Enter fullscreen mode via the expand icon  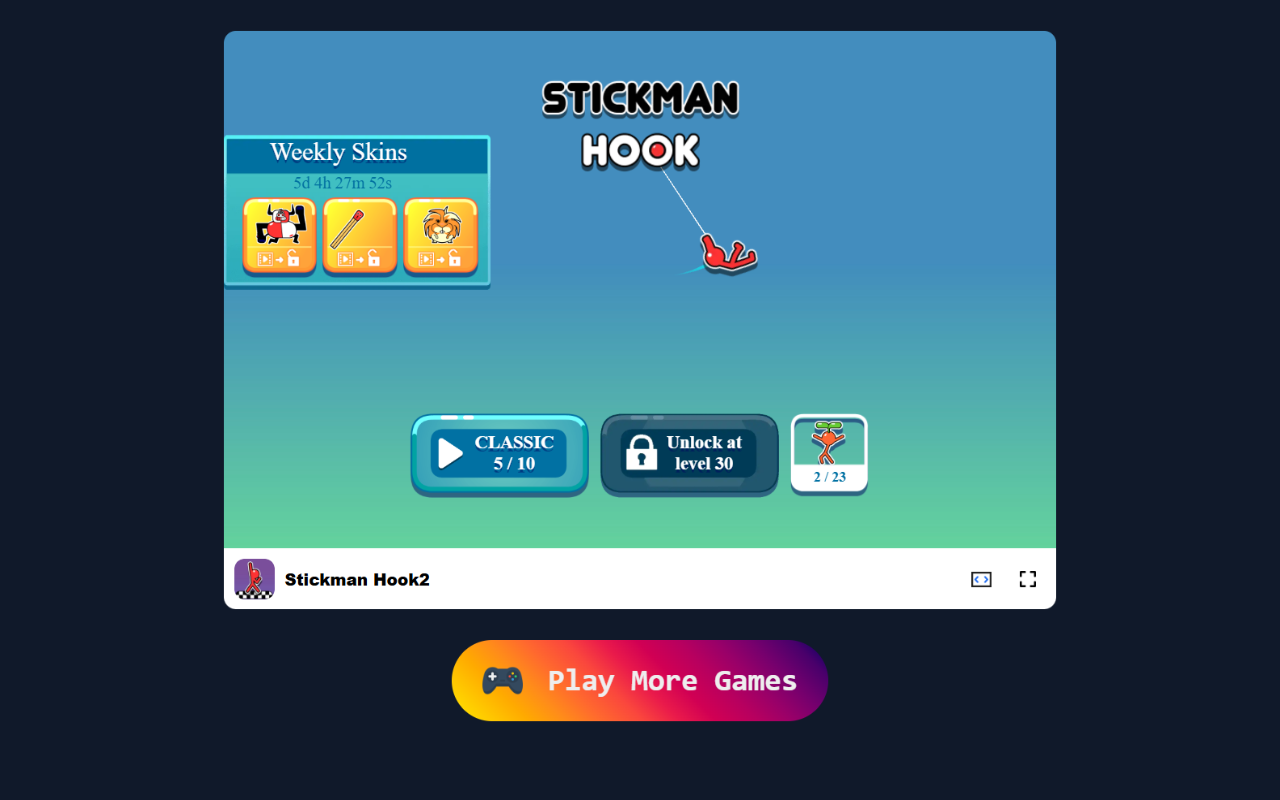point(1028,579)
